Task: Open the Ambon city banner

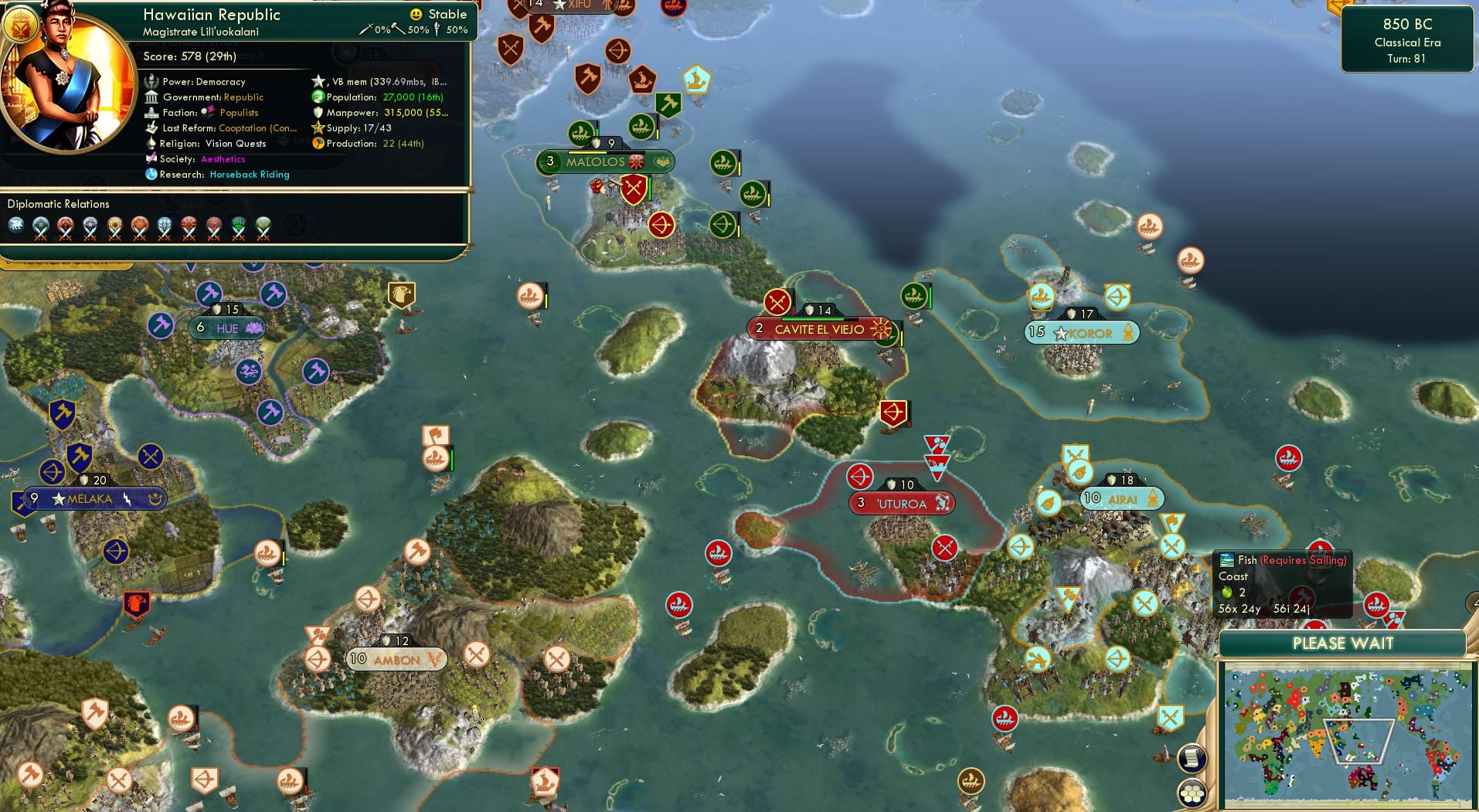Action: [x=396, y=660]
